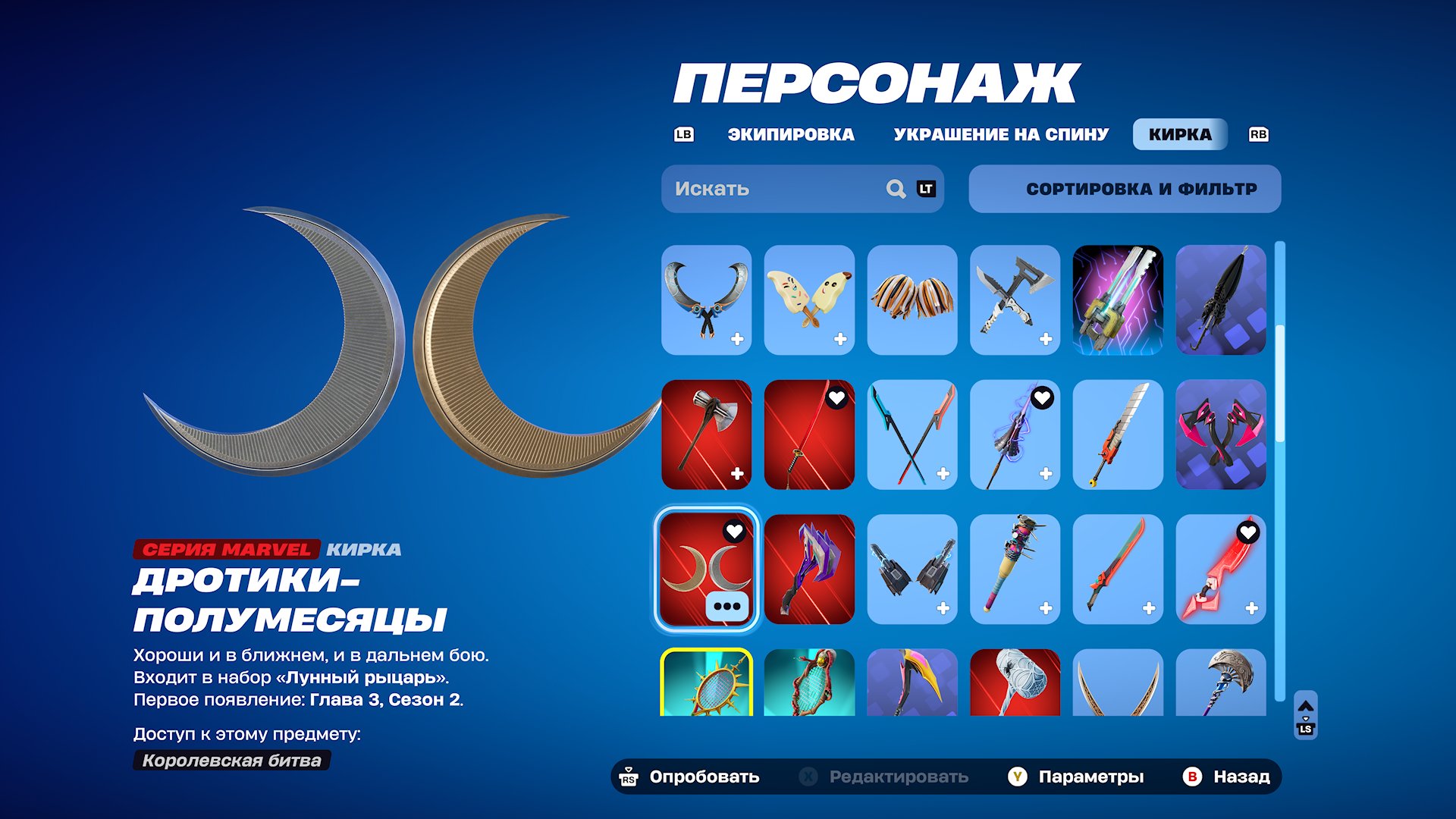
Task: Click the scroll-down arrow near the scrollbar
Action: click(x=1306, y=718)
